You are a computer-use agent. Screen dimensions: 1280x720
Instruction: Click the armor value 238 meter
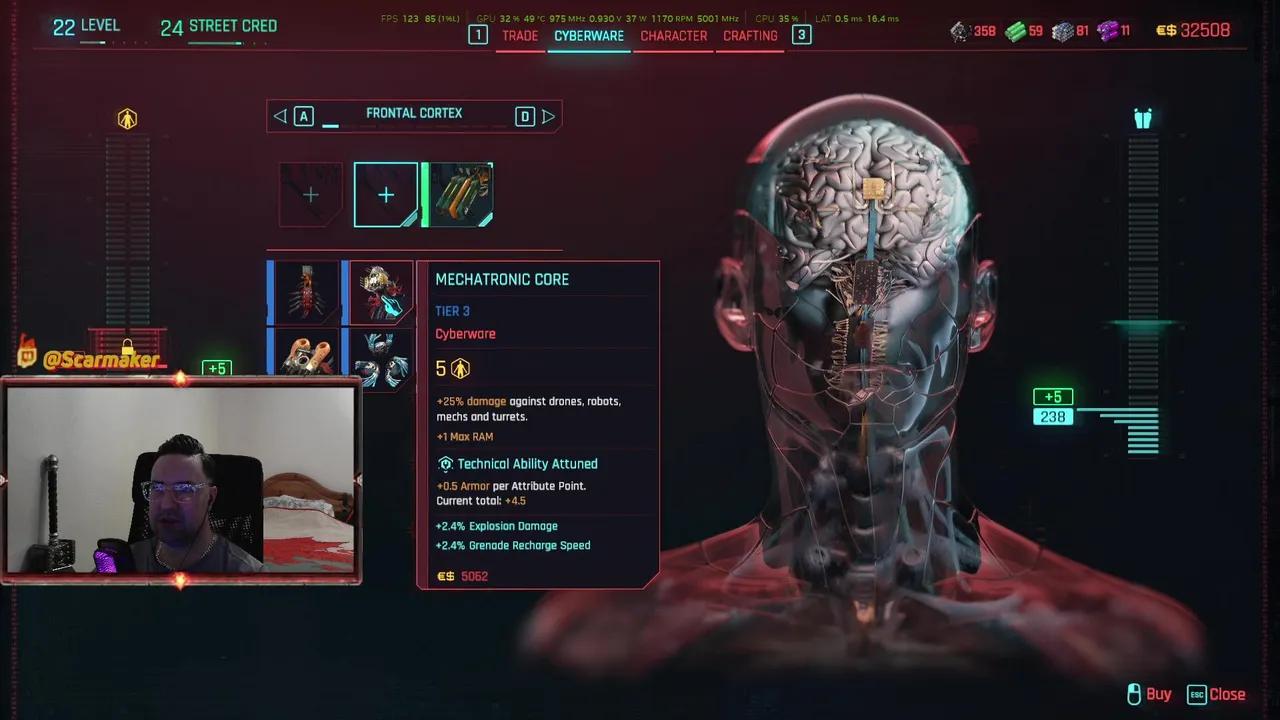[x=1053, y=416]
